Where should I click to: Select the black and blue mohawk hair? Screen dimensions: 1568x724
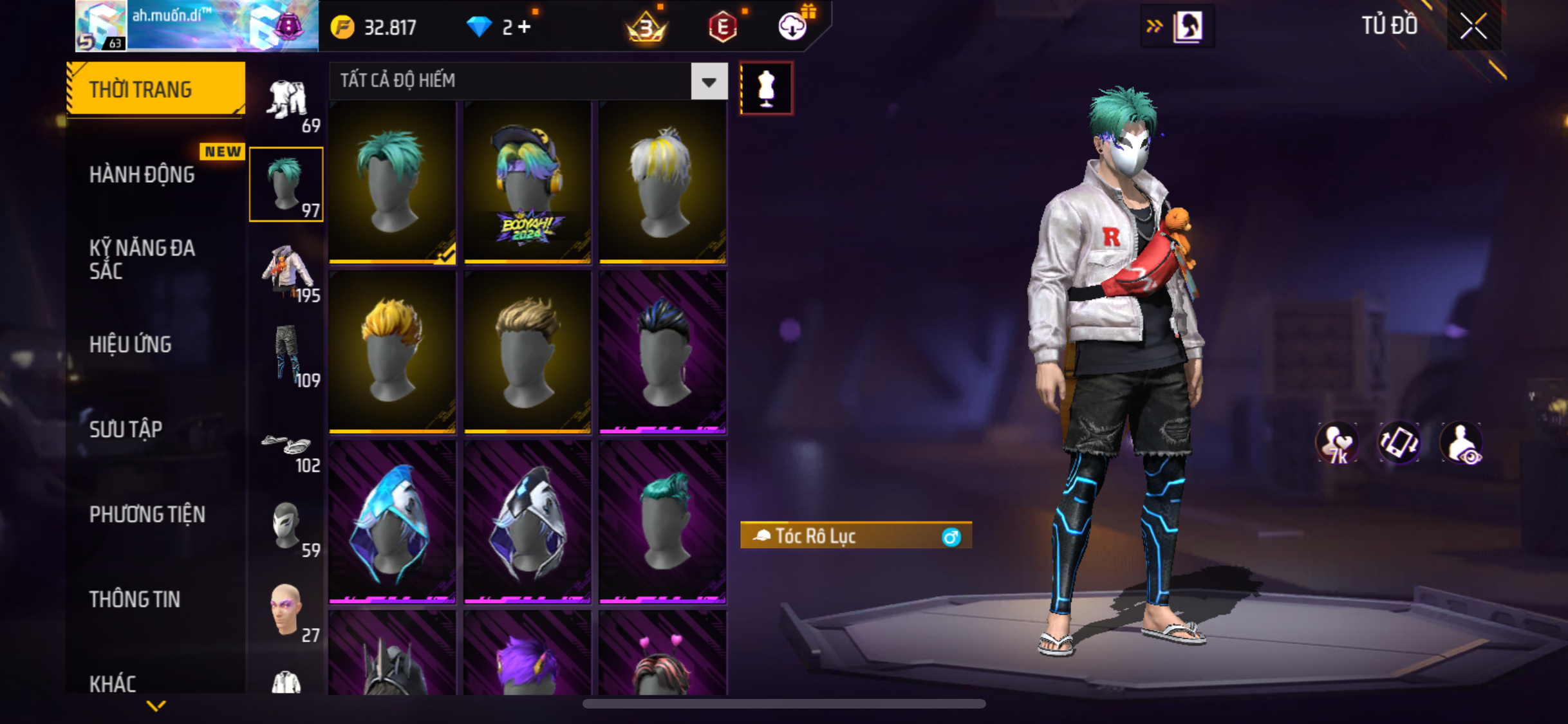tap(662, 352)
